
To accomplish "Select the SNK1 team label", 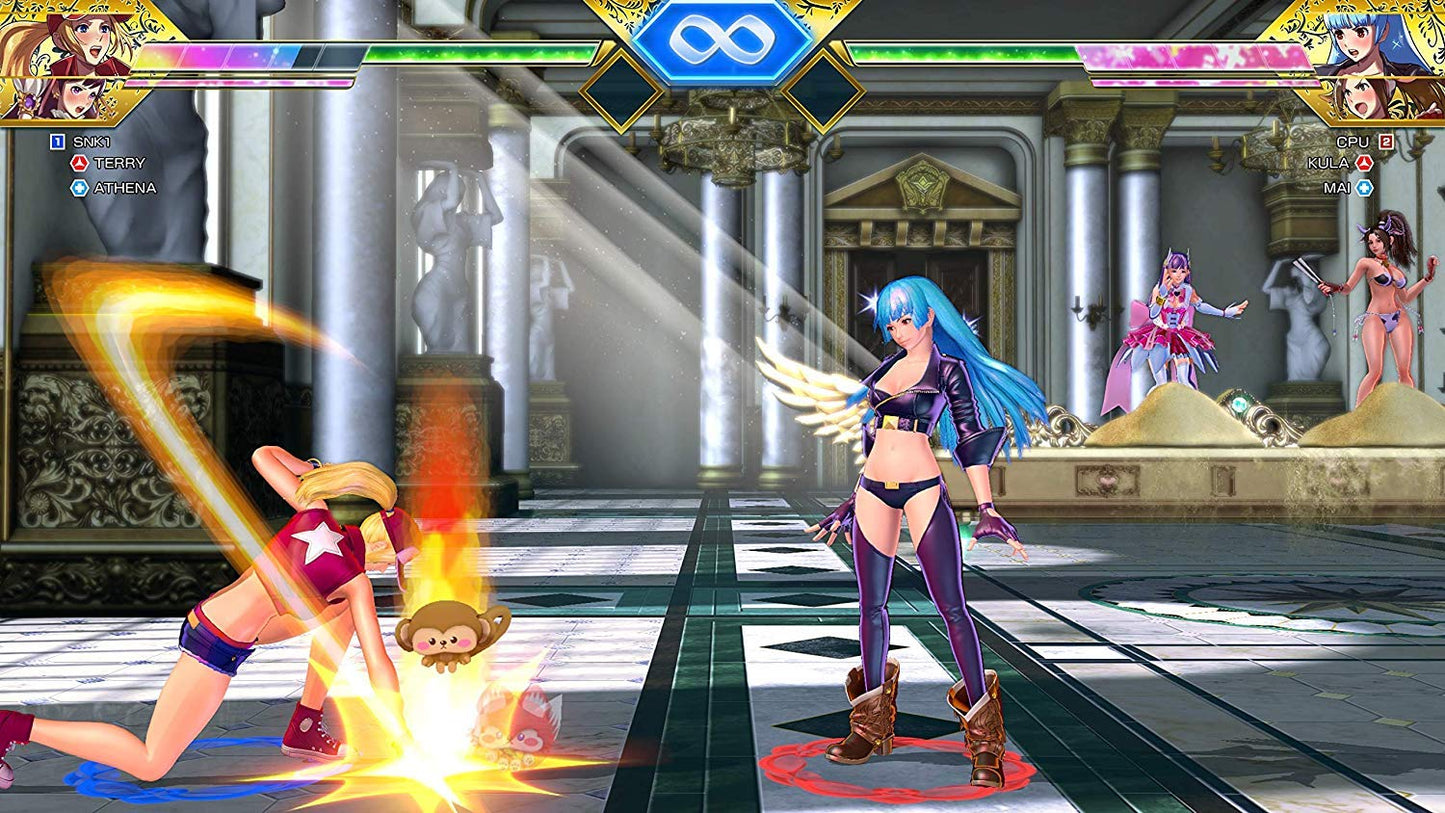I will coord(92,141).
